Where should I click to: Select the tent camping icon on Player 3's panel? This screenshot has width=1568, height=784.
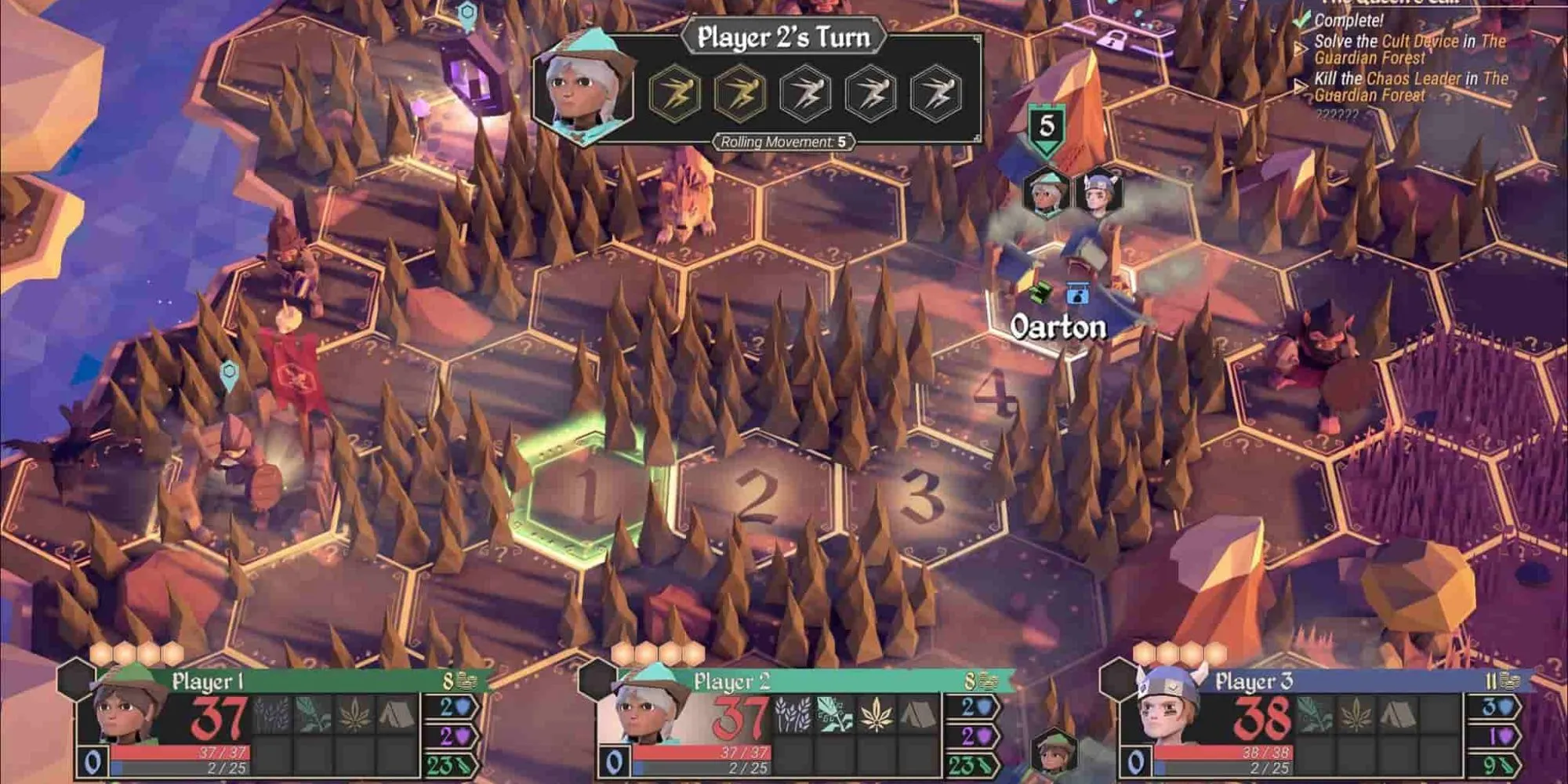[x=1397, y=713]
